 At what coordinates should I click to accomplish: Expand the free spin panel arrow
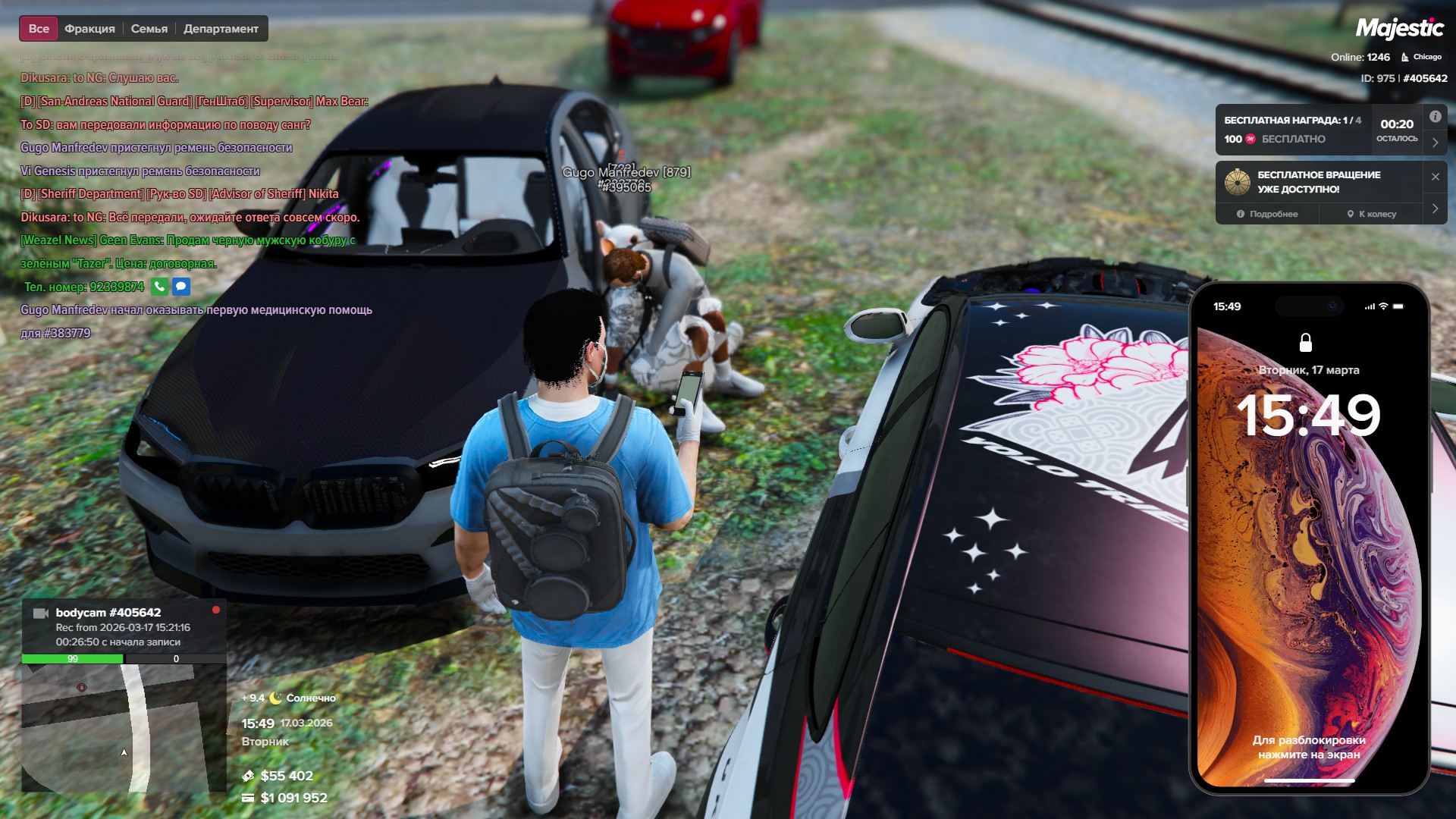coord(1435,209)
